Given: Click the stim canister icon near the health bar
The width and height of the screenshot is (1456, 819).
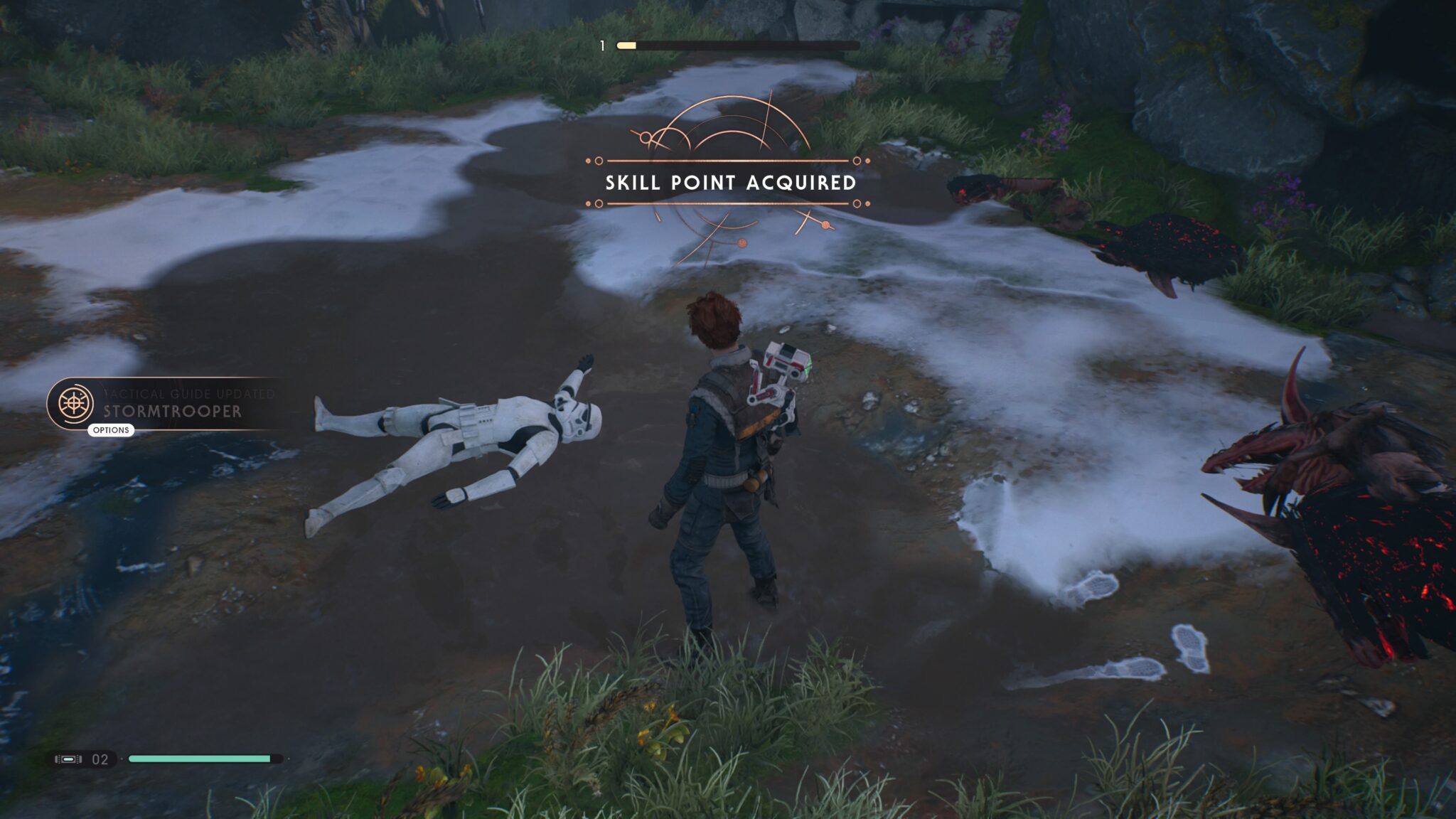Looking at the screenshot, I should pos(68,759).
